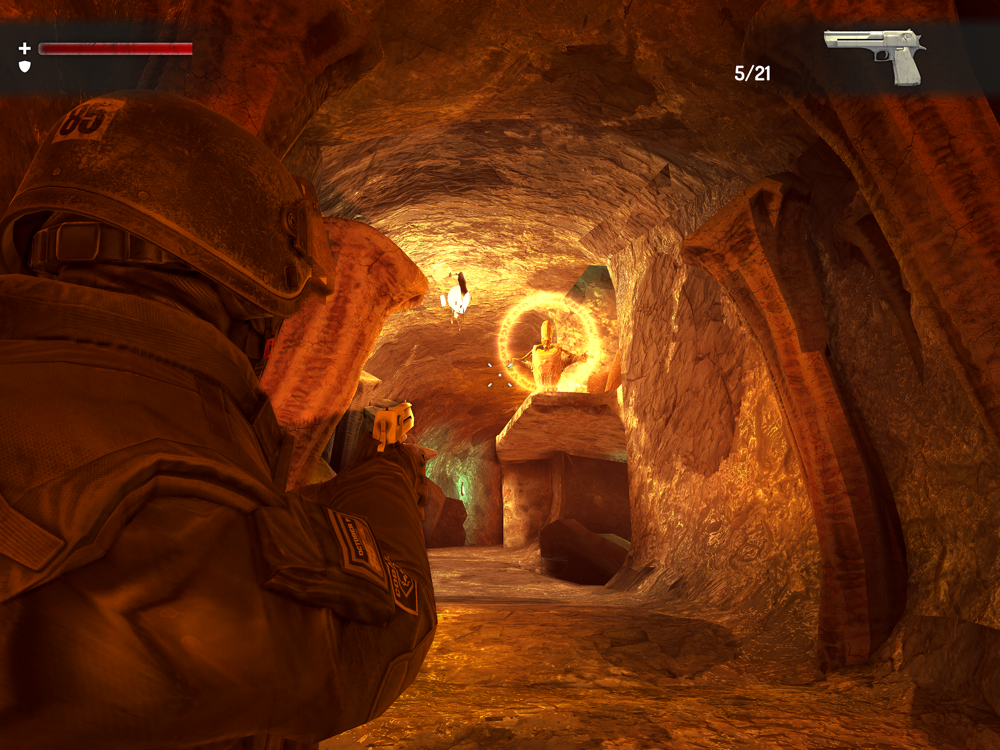This screenshot has width=1000, height=750.
Task: Tap the Desert Eagle pistol weapon icon
Action: (875, 53)
